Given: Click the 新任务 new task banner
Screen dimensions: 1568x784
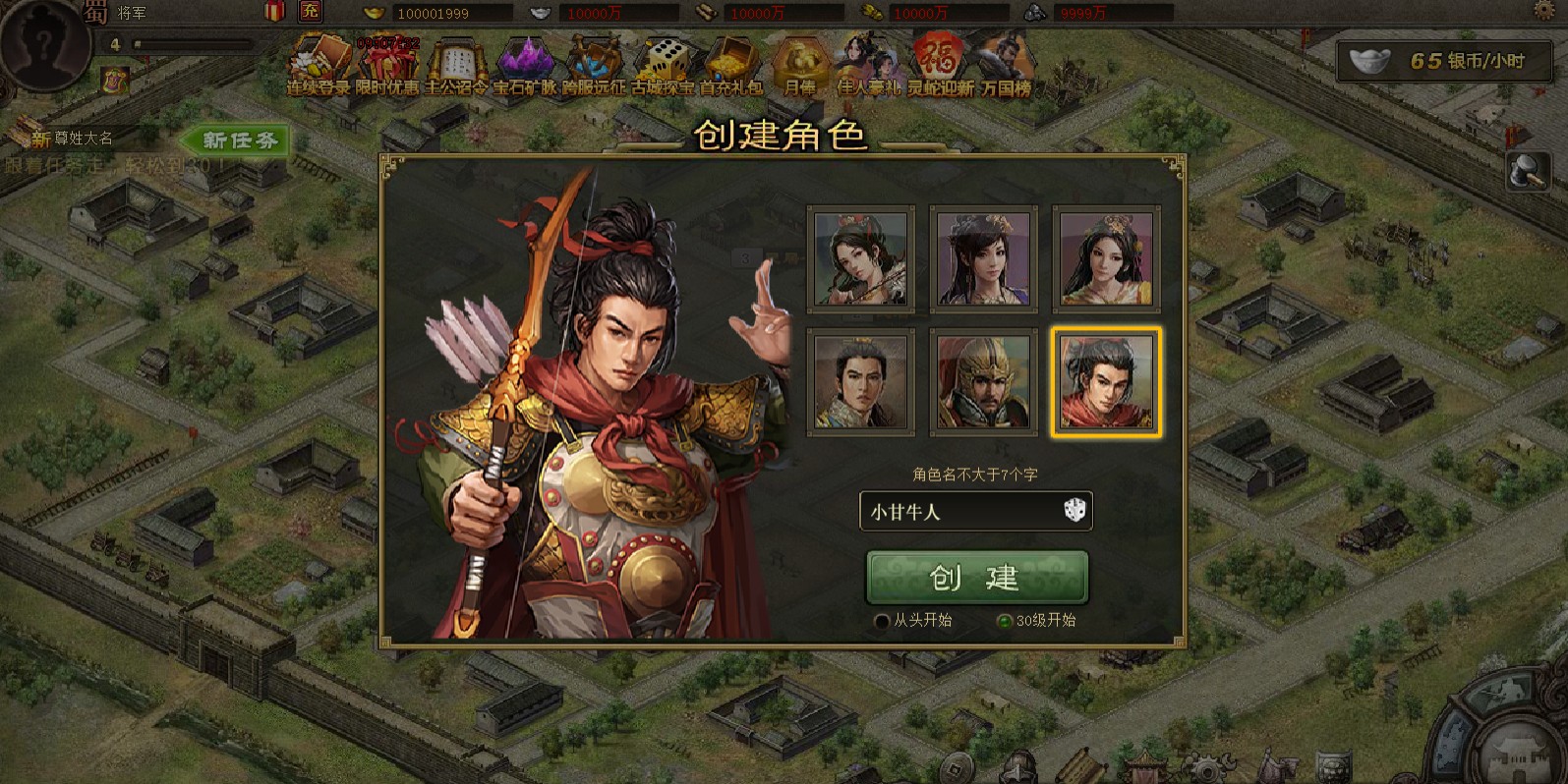Looking at the screenshot, I should pyautogui.click(x=234, y=140).
